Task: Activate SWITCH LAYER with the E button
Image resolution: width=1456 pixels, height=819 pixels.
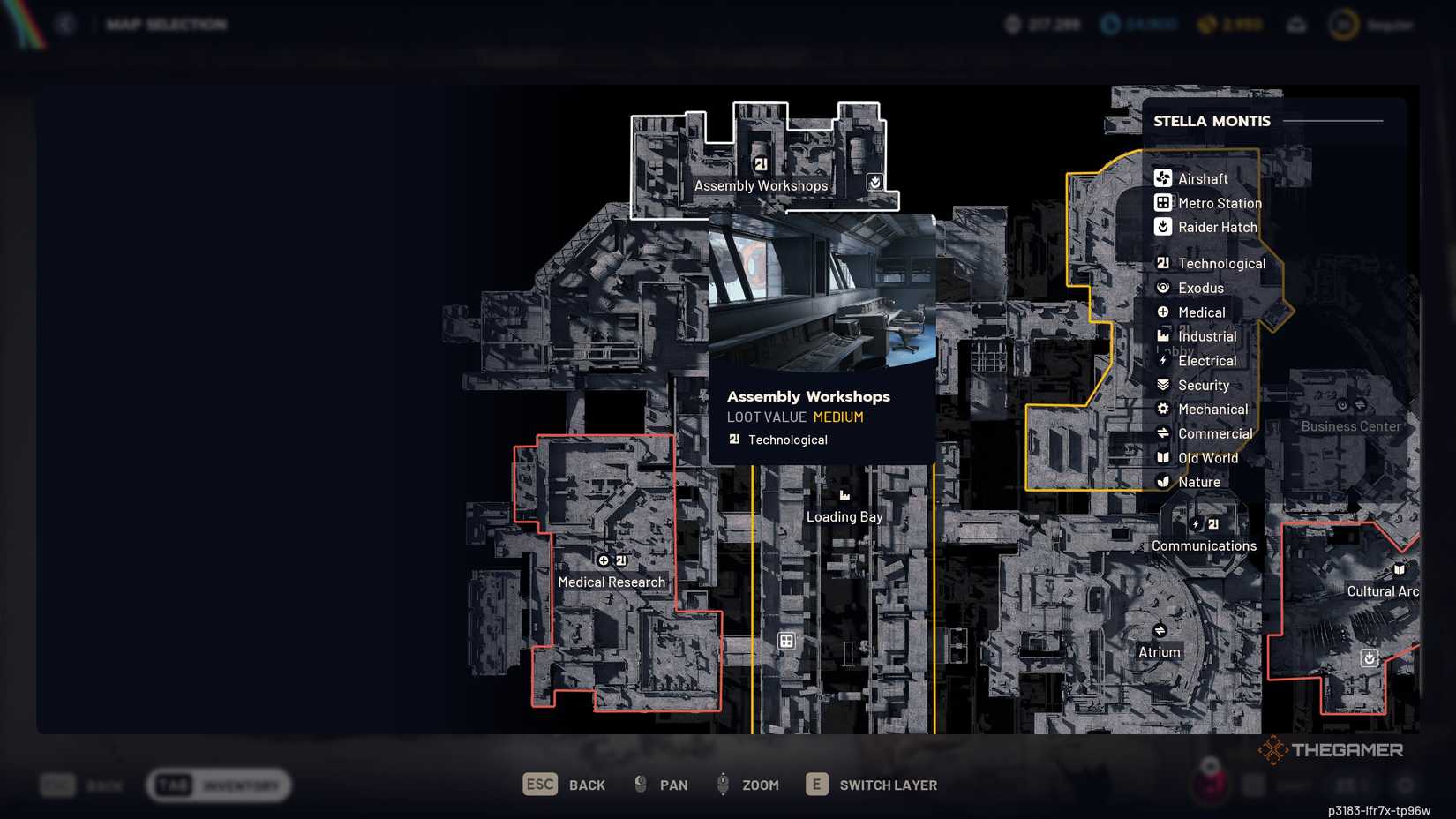Action: pos(816,784)
